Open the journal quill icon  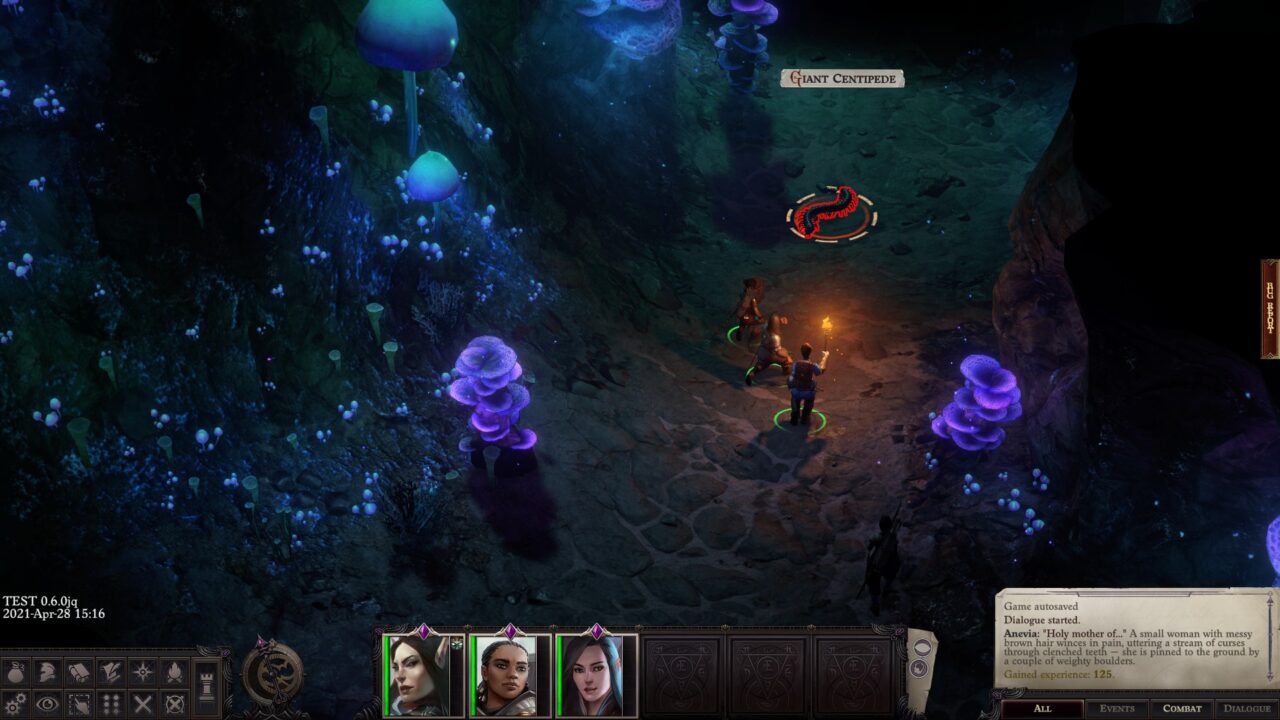coord(111,672)
